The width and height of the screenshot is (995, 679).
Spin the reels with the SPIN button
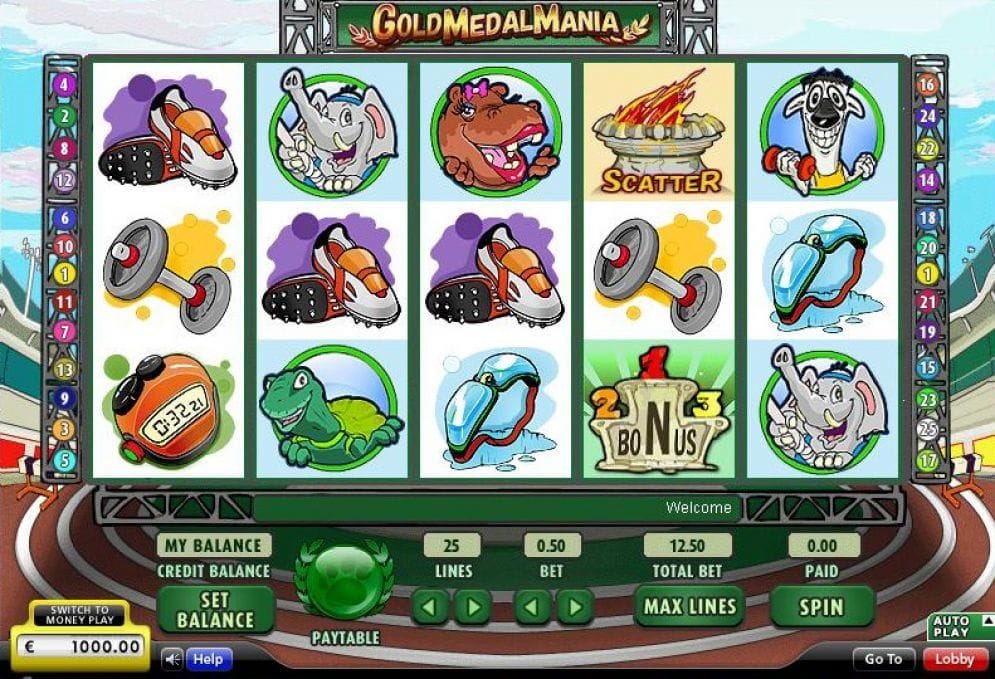(820, 606)
